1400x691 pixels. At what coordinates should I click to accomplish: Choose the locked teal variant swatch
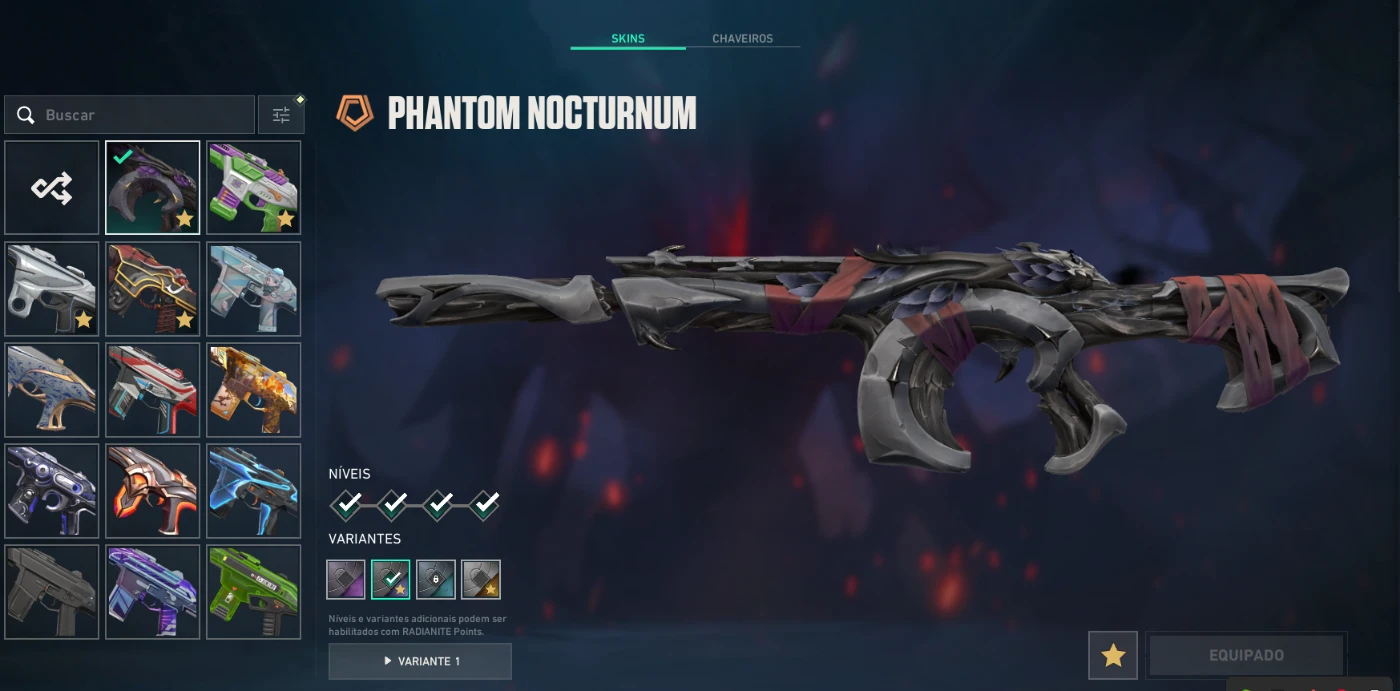point(436,579)
